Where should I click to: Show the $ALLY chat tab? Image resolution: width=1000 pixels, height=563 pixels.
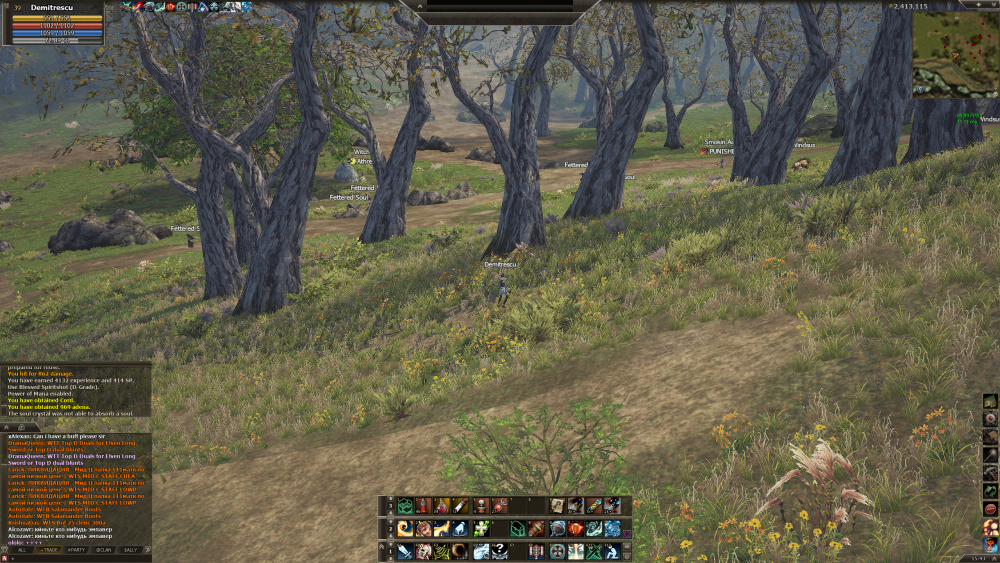click(130, 550)
